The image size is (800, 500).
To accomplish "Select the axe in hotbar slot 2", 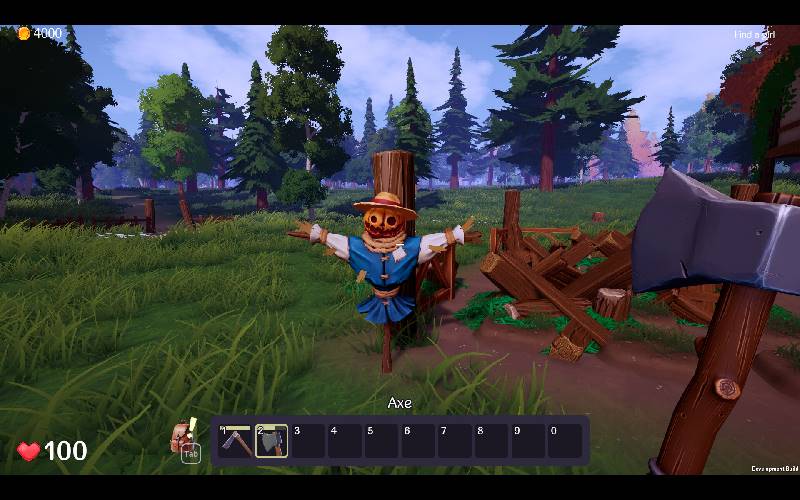I will tap(271, 441).
